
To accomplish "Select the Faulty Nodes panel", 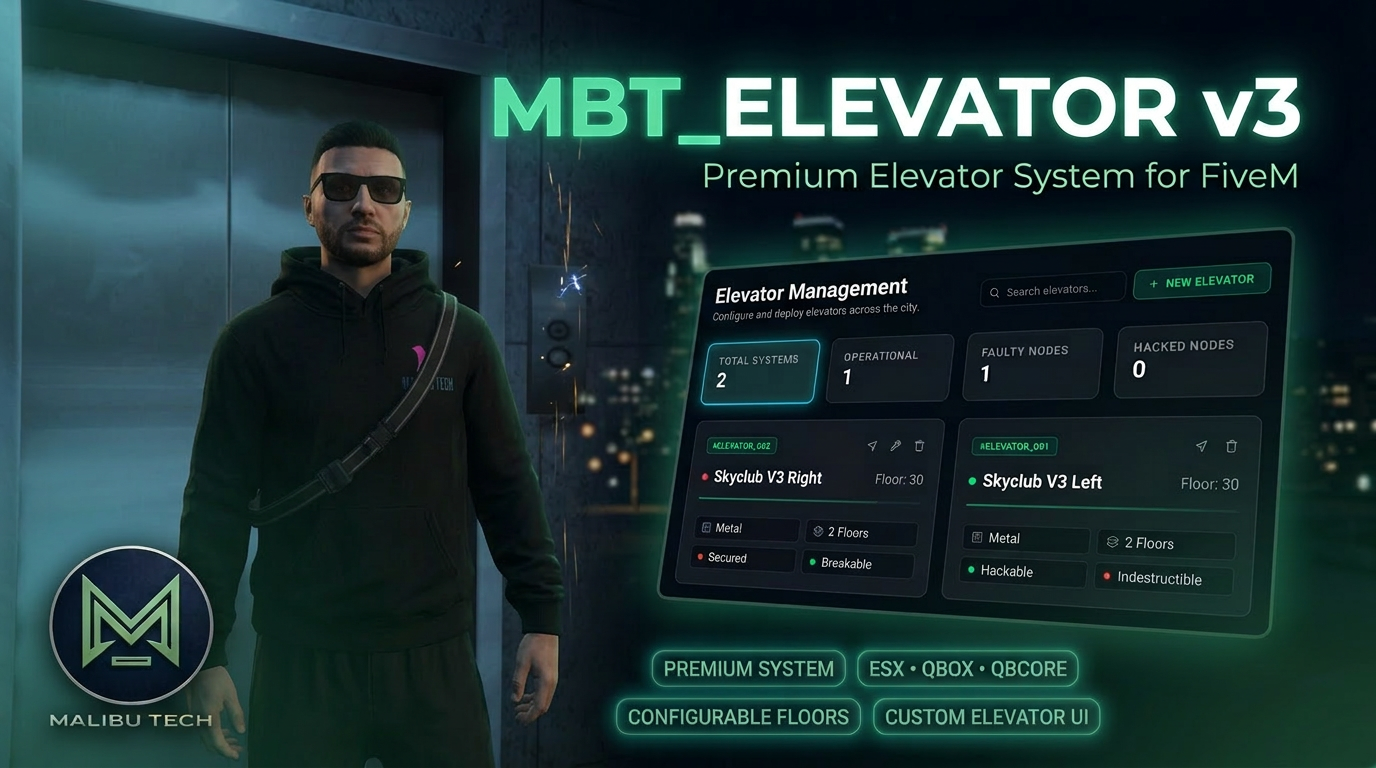I will (x=1031, y=364).
